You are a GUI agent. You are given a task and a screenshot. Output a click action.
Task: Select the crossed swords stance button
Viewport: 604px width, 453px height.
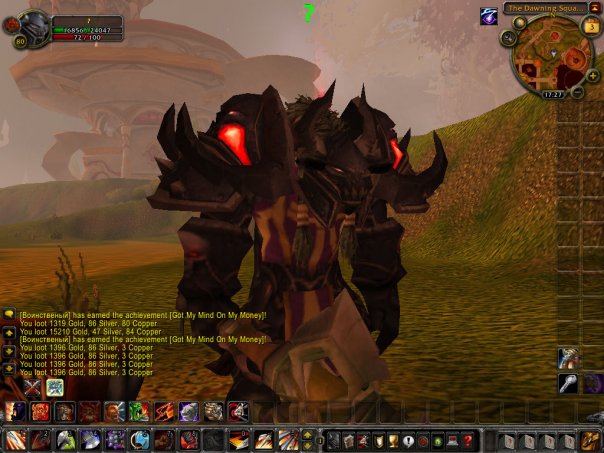pyautogui.click(x=33, y=388)
